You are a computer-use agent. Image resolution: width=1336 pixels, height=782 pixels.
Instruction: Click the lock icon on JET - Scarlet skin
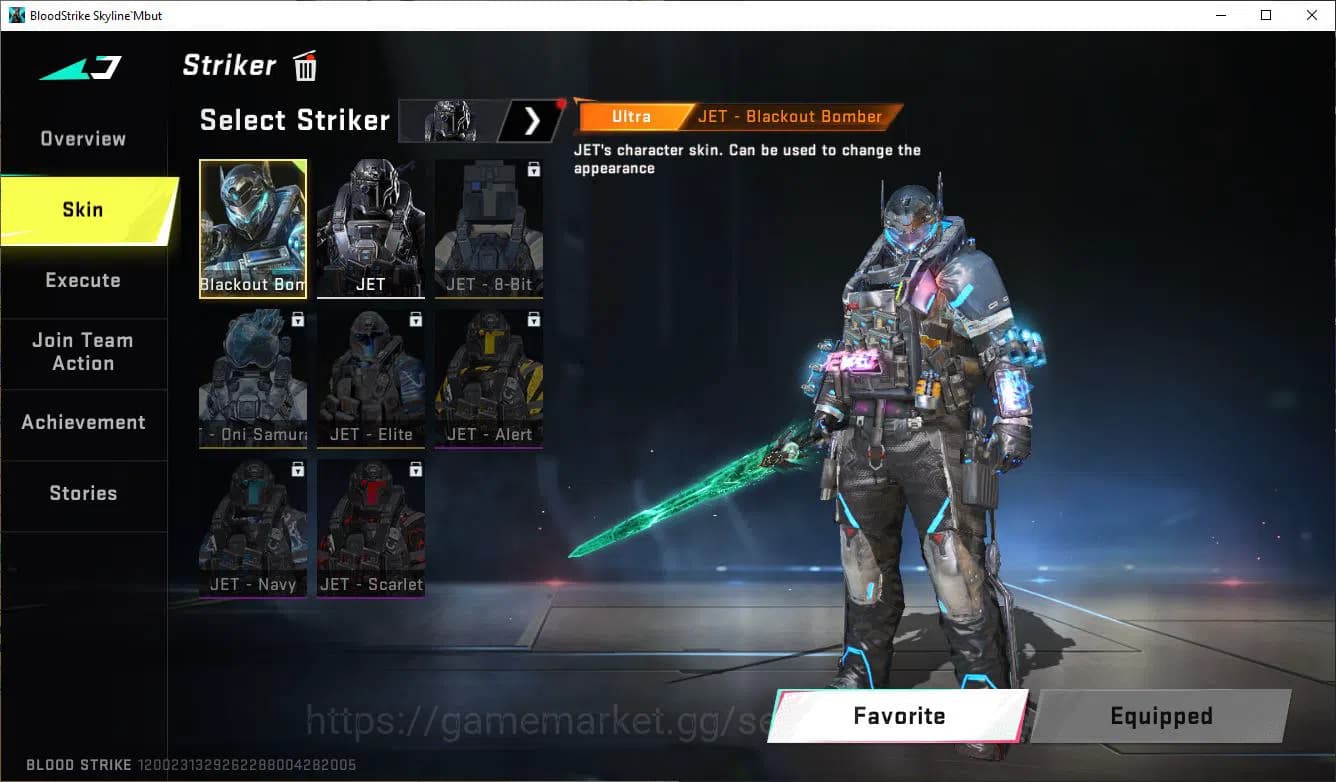pyautogui.click(x=414, y=469)
